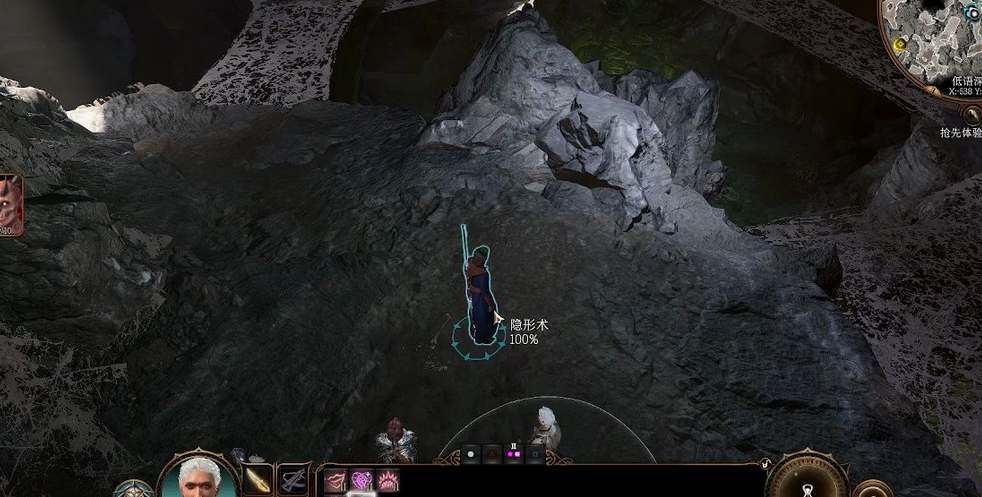Click the teal marker on the minimap
Screen dimensions: 982x497
pyautogui.click(x=972, y=13)
